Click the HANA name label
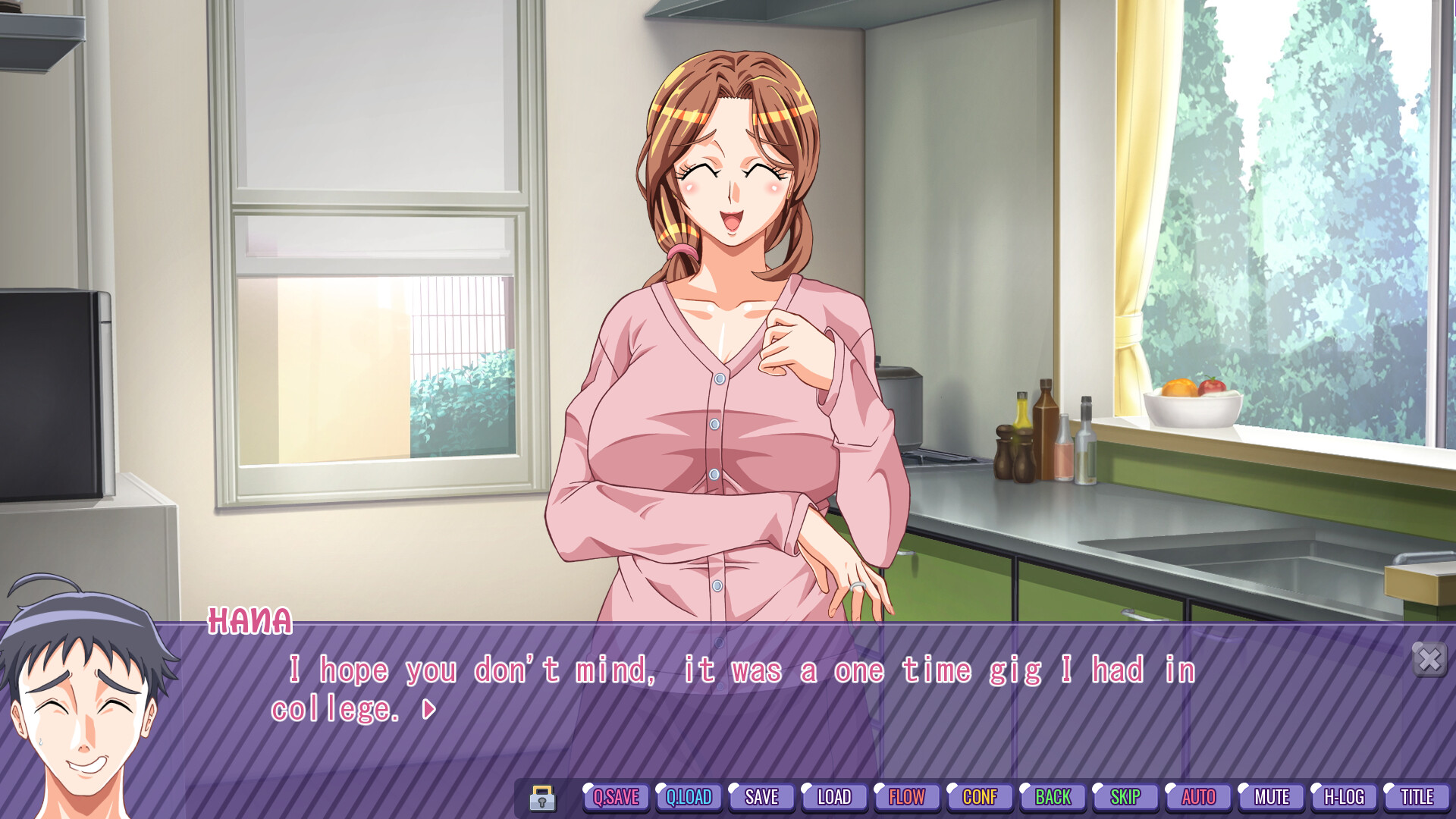 (x=250, y=622)
